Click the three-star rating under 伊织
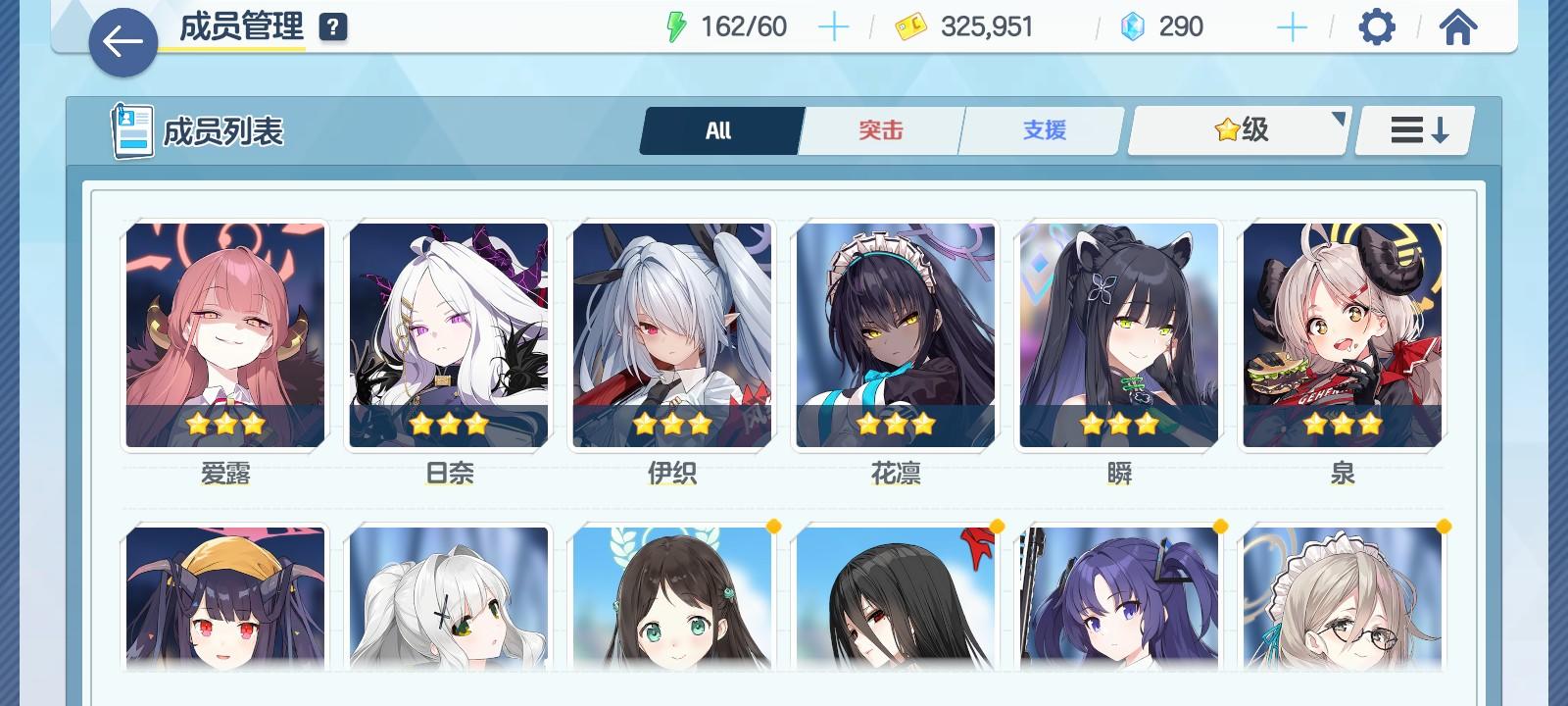This screenshot has width=1568, height=706. point(672,424)
